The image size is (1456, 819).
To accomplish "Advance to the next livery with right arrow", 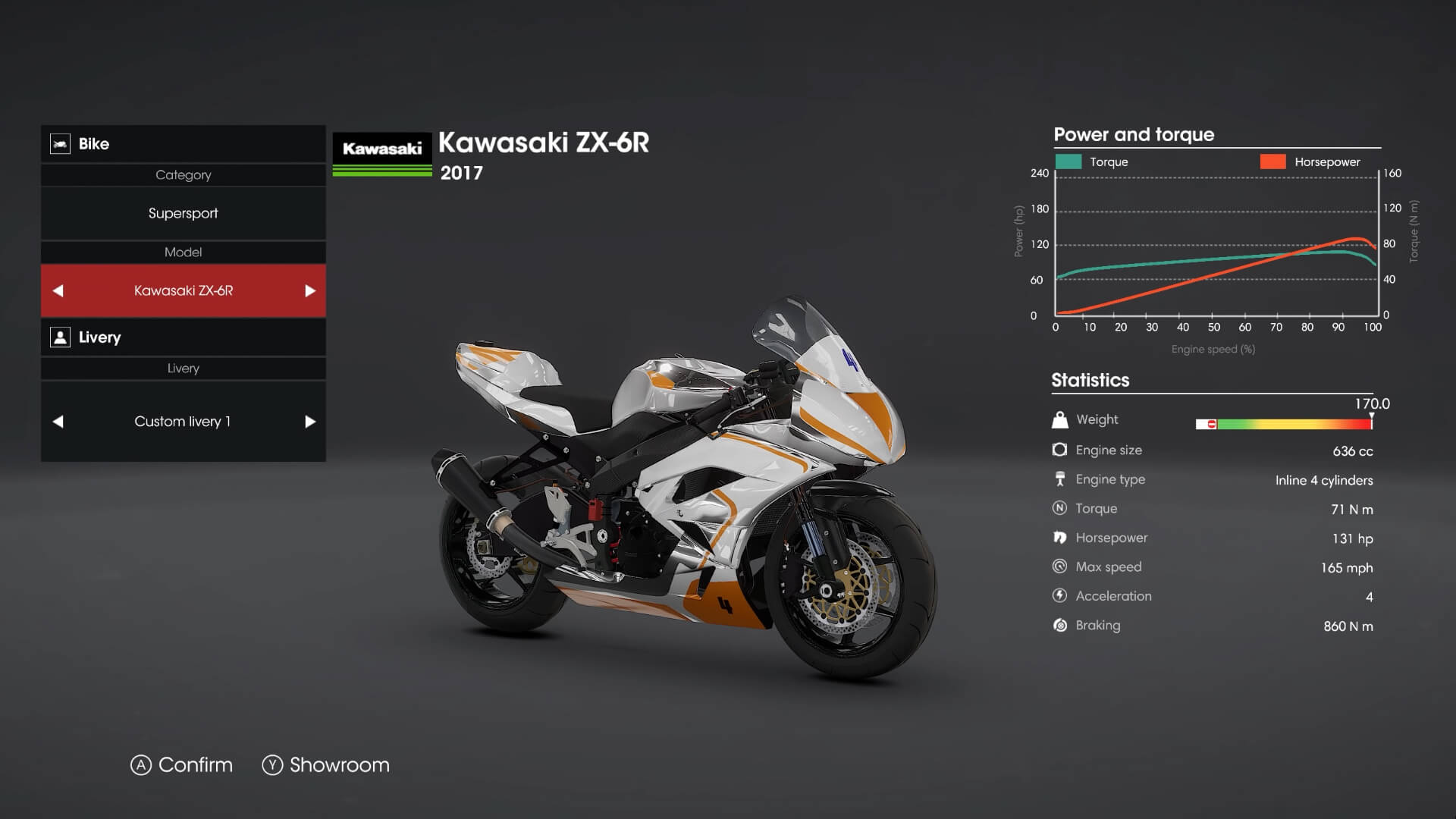I will [x=308, y=421].
